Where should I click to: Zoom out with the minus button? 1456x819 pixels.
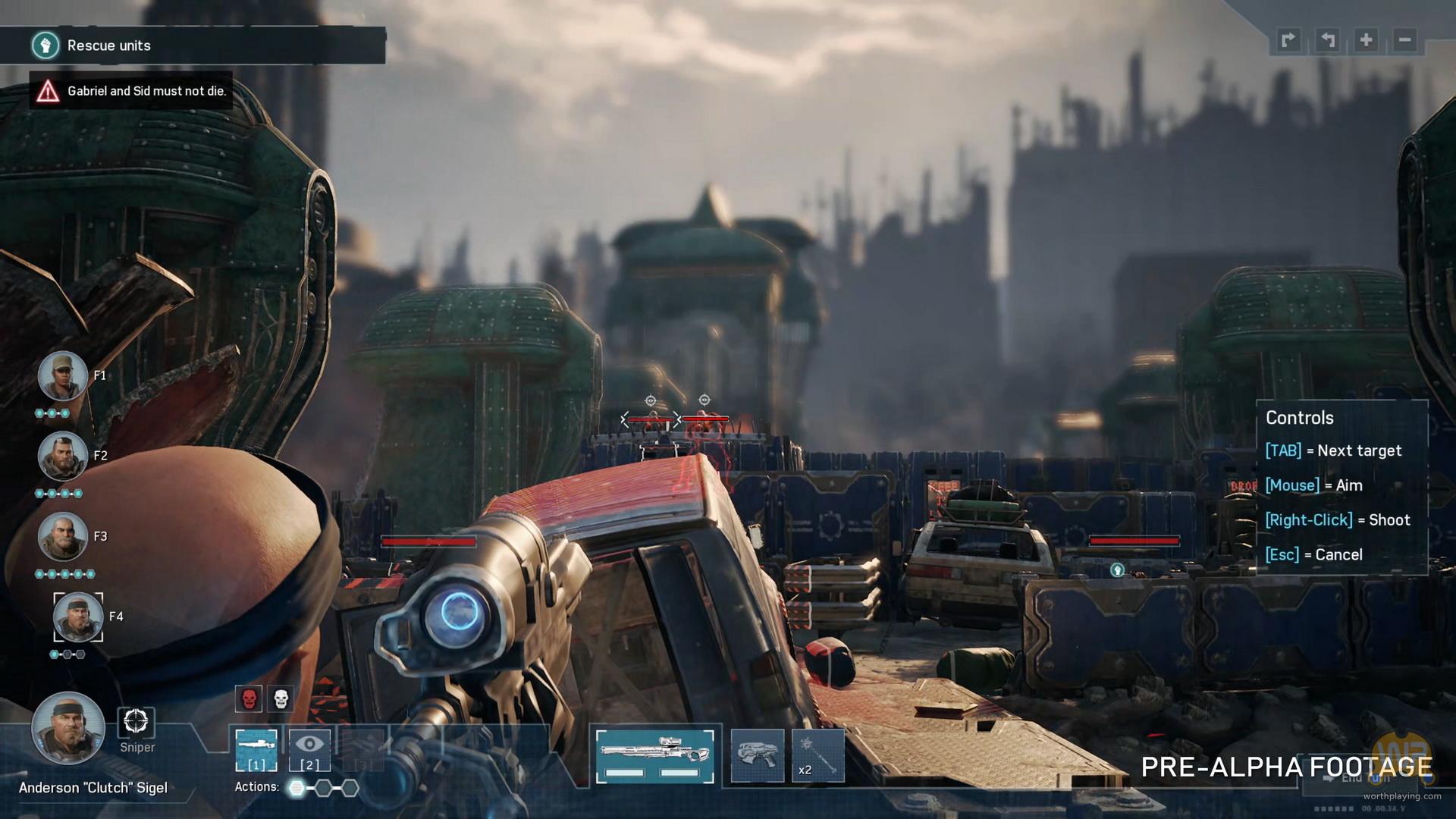1405,40
